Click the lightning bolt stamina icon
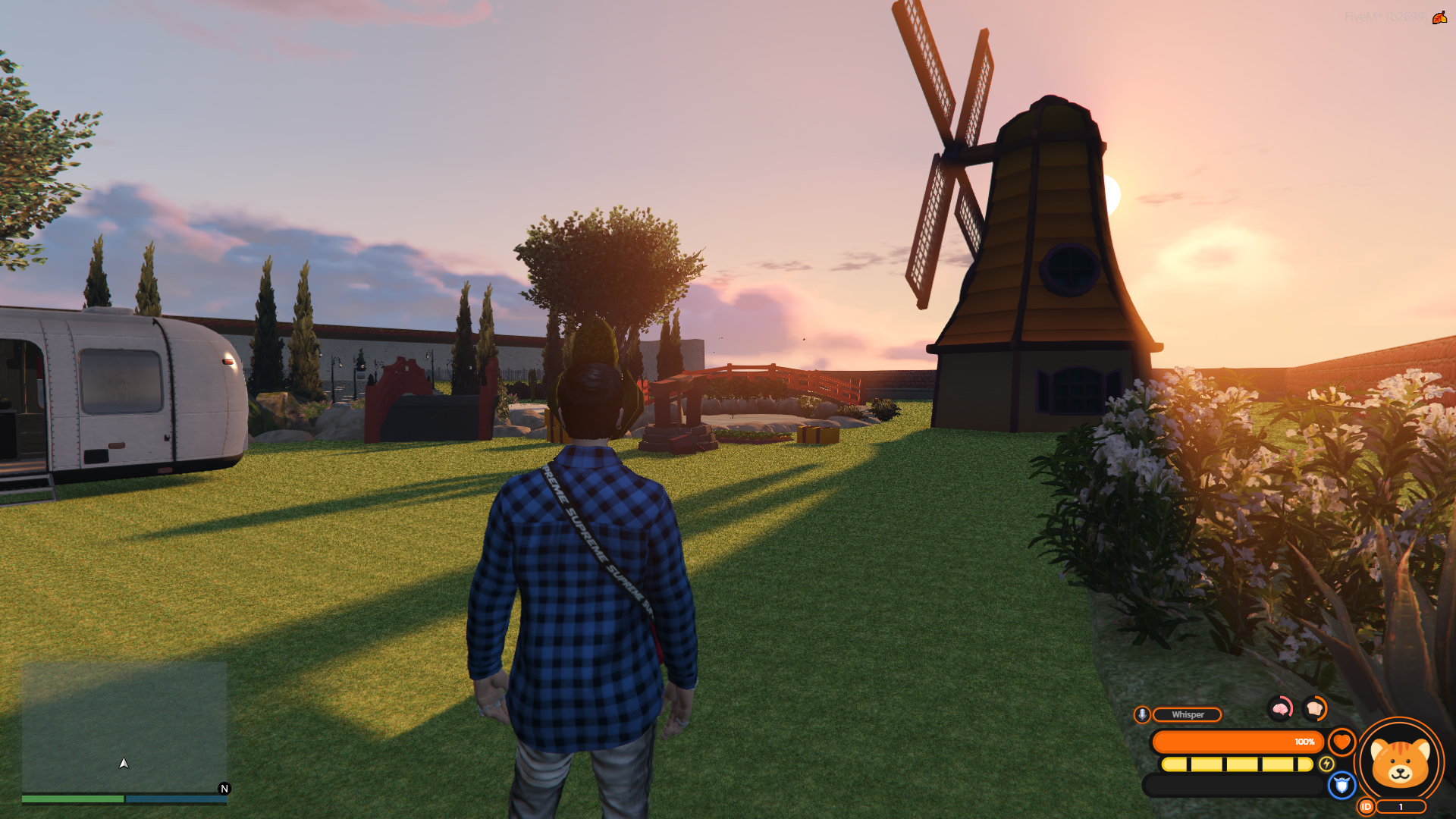The width and height of the screenshot is (1456, 819). 1326,764
